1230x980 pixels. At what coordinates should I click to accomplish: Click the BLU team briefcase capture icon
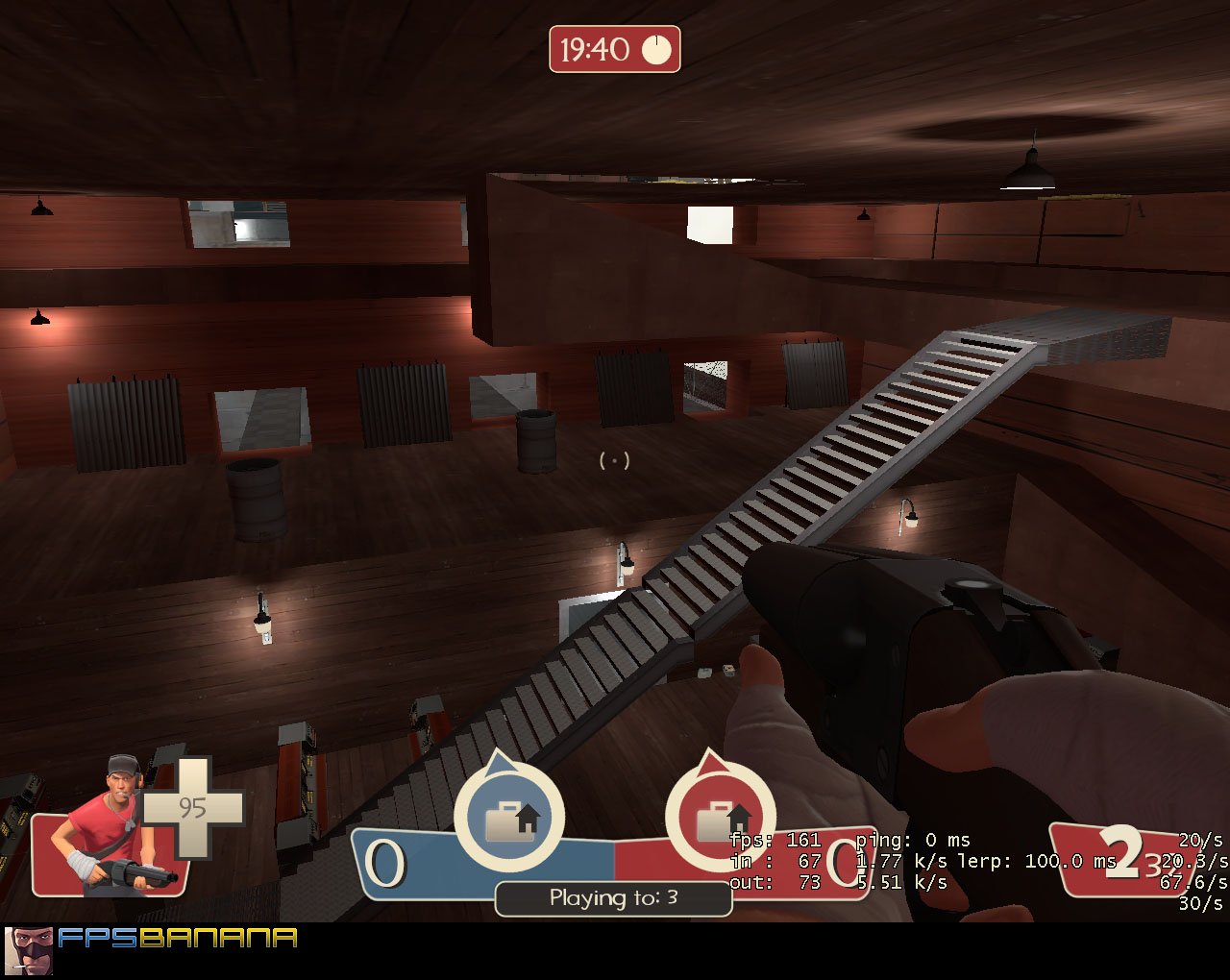pyautogui.click(x=509, y=817)
